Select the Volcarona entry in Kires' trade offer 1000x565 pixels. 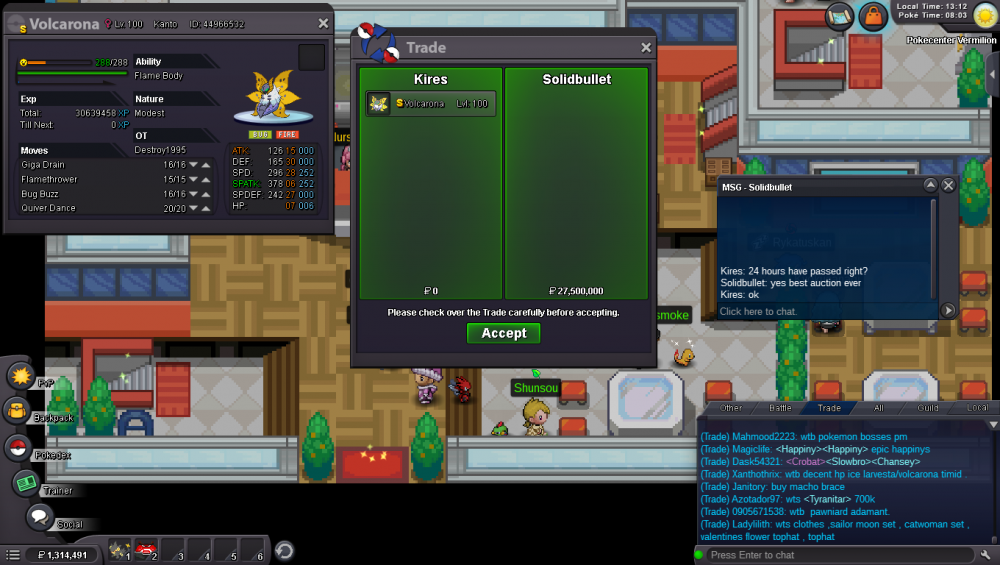click(x=431, y=104)
